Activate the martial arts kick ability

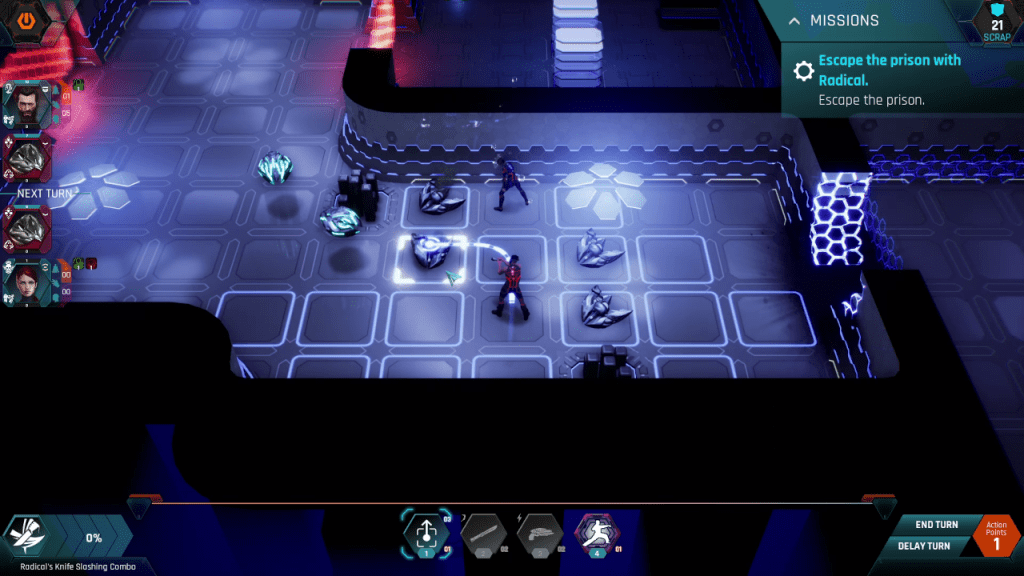point(595,533)
